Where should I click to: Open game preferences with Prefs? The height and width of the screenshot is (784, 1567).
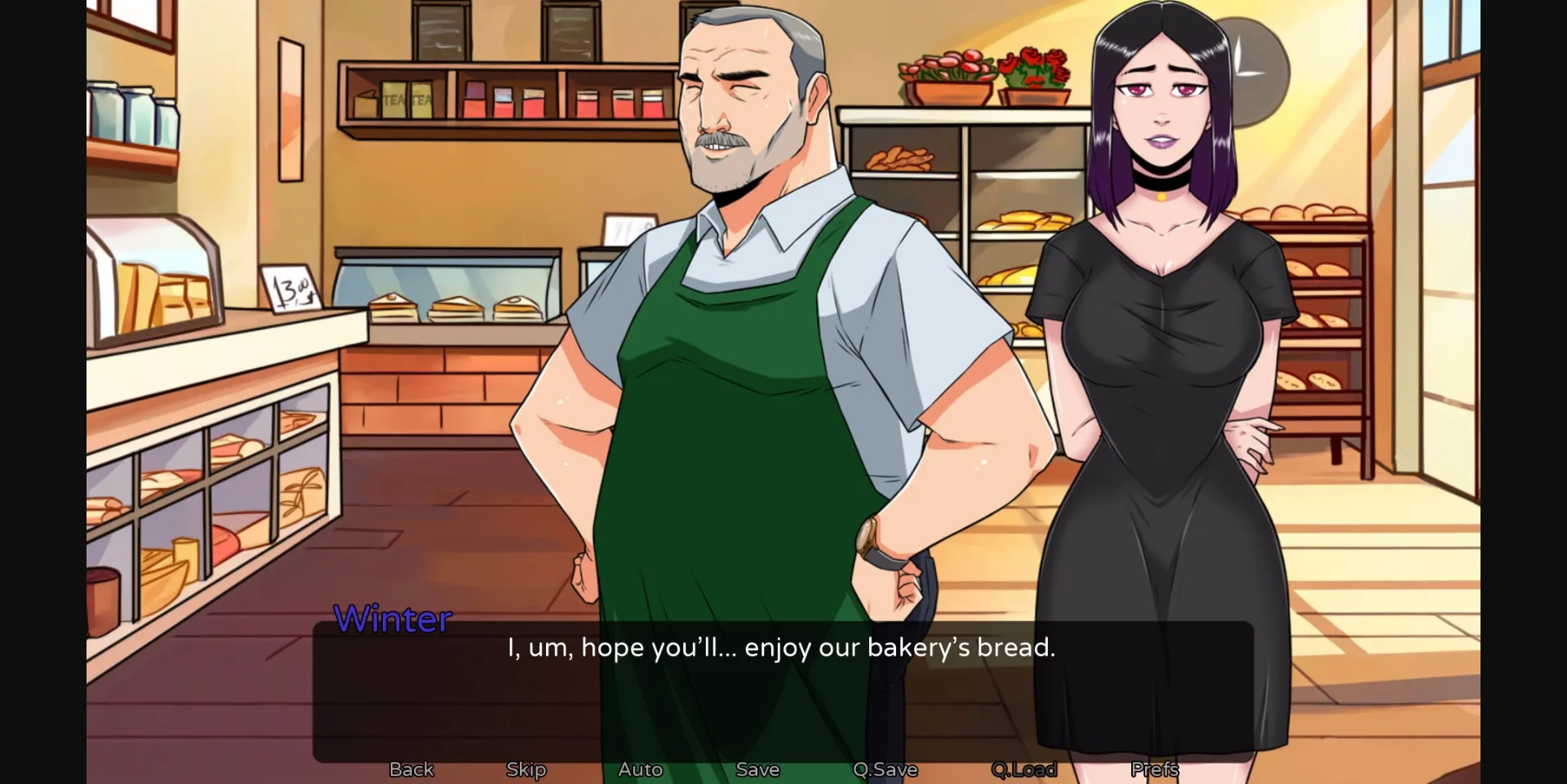[x=1153, y=768]
